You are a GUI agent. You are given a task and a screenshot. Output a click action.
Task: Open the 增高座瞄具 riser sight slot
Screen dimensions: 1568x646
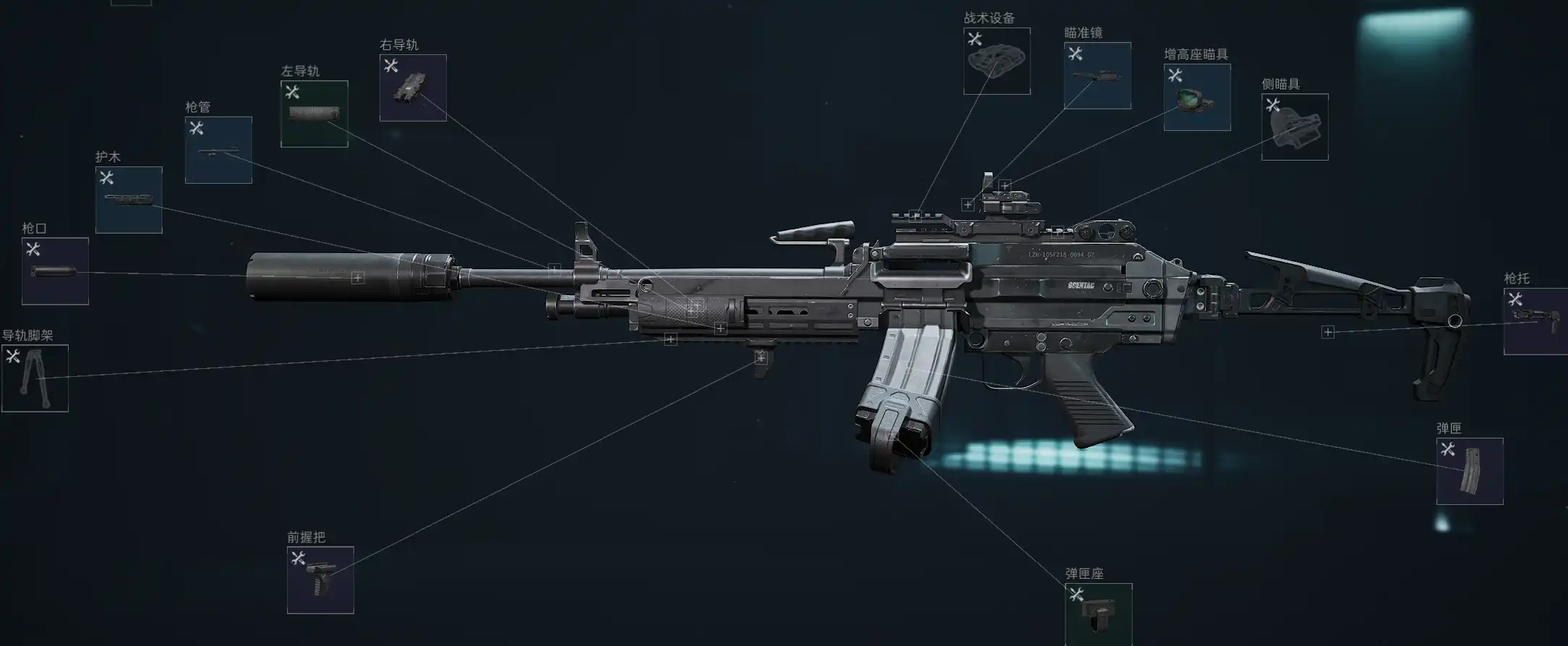1197,98
